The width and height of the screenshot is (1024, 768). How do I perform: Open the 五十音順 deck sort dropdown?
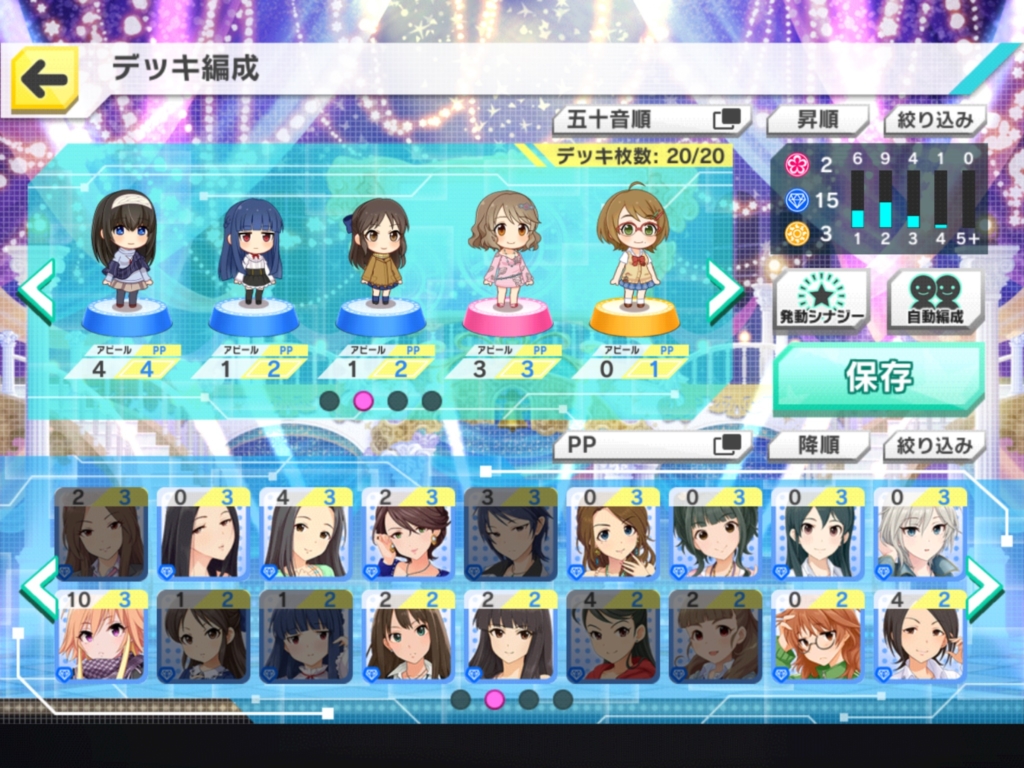[x=652, y=120]
